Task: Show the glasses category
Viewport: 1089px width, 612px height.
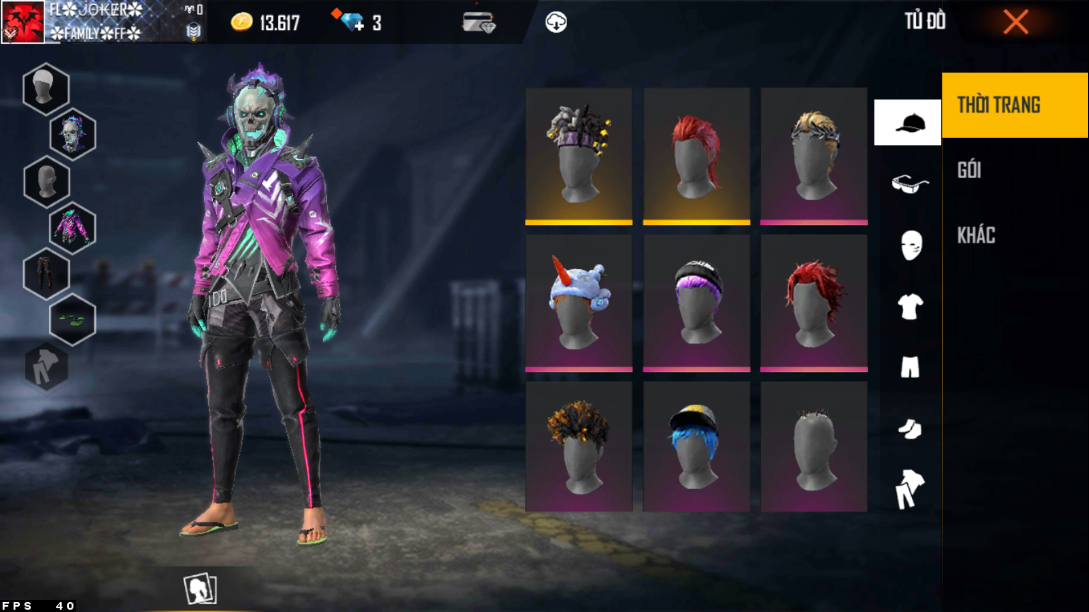Action: (x=909, y=183)
